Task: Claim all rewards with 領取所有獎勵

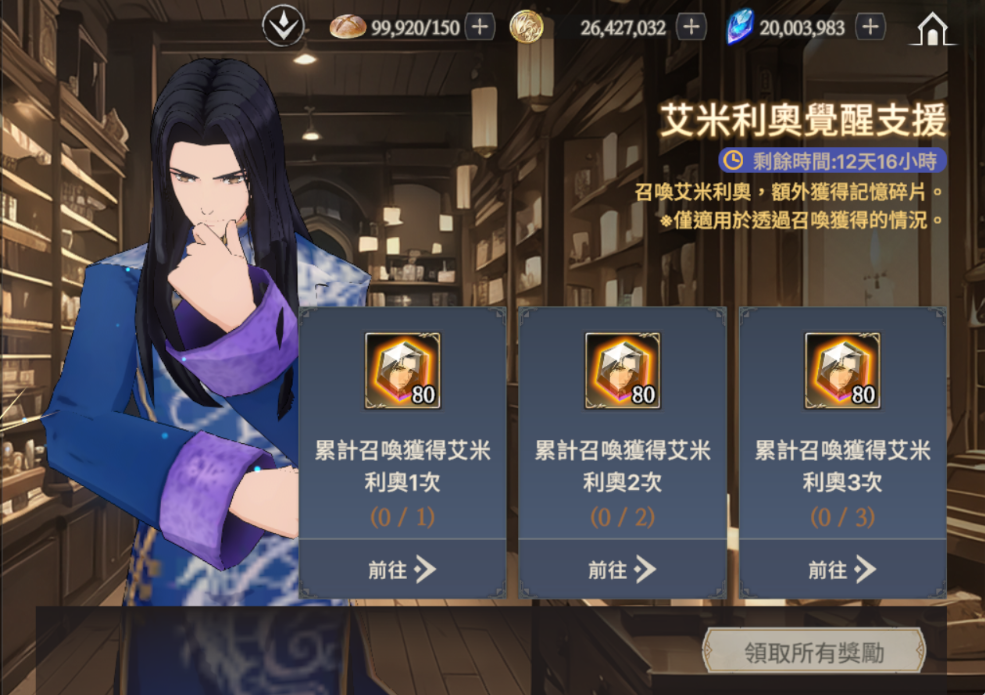Action: tap(813, 653)
